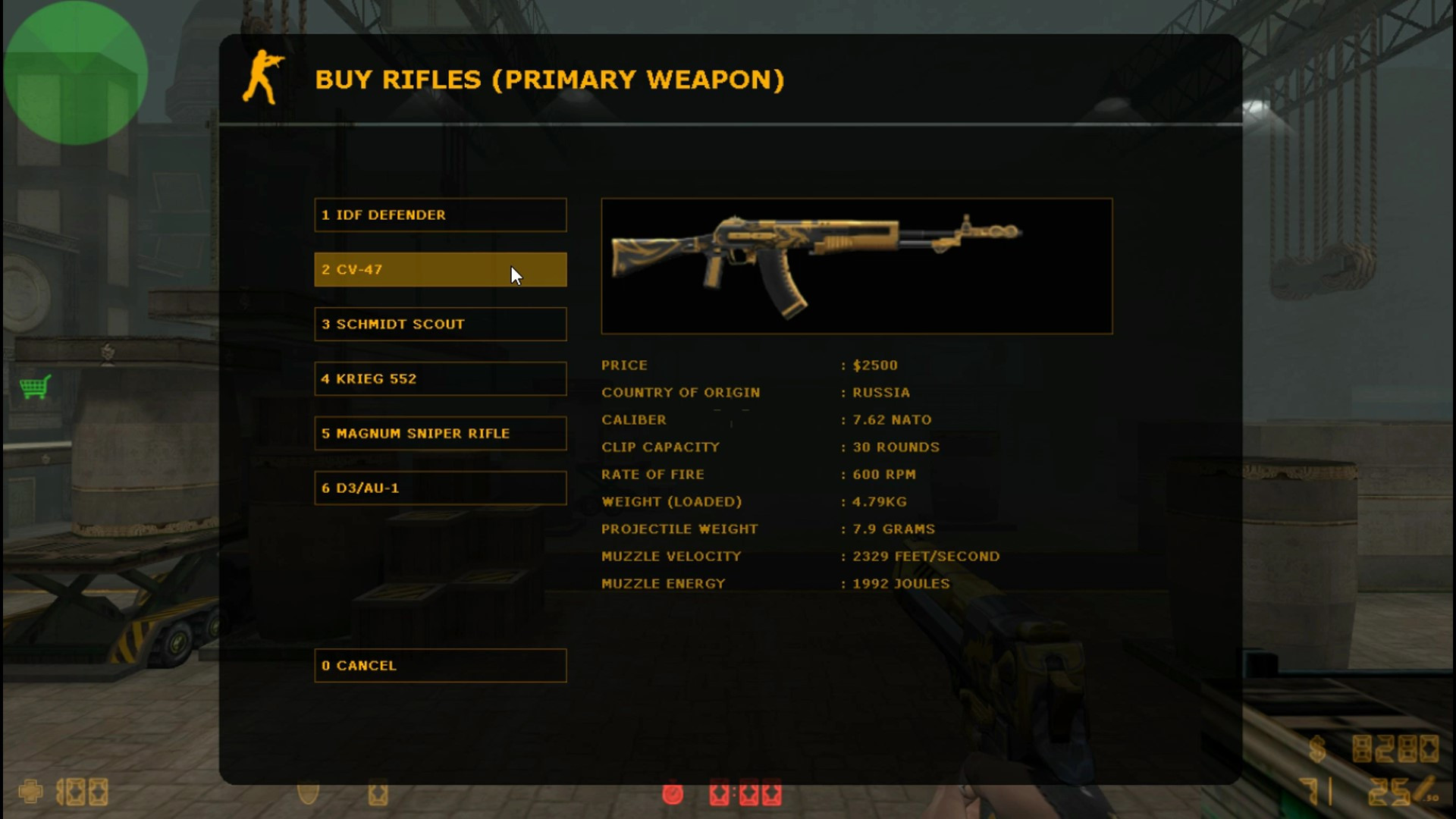Click the red round timer icon in the bottom HUD

673,795
